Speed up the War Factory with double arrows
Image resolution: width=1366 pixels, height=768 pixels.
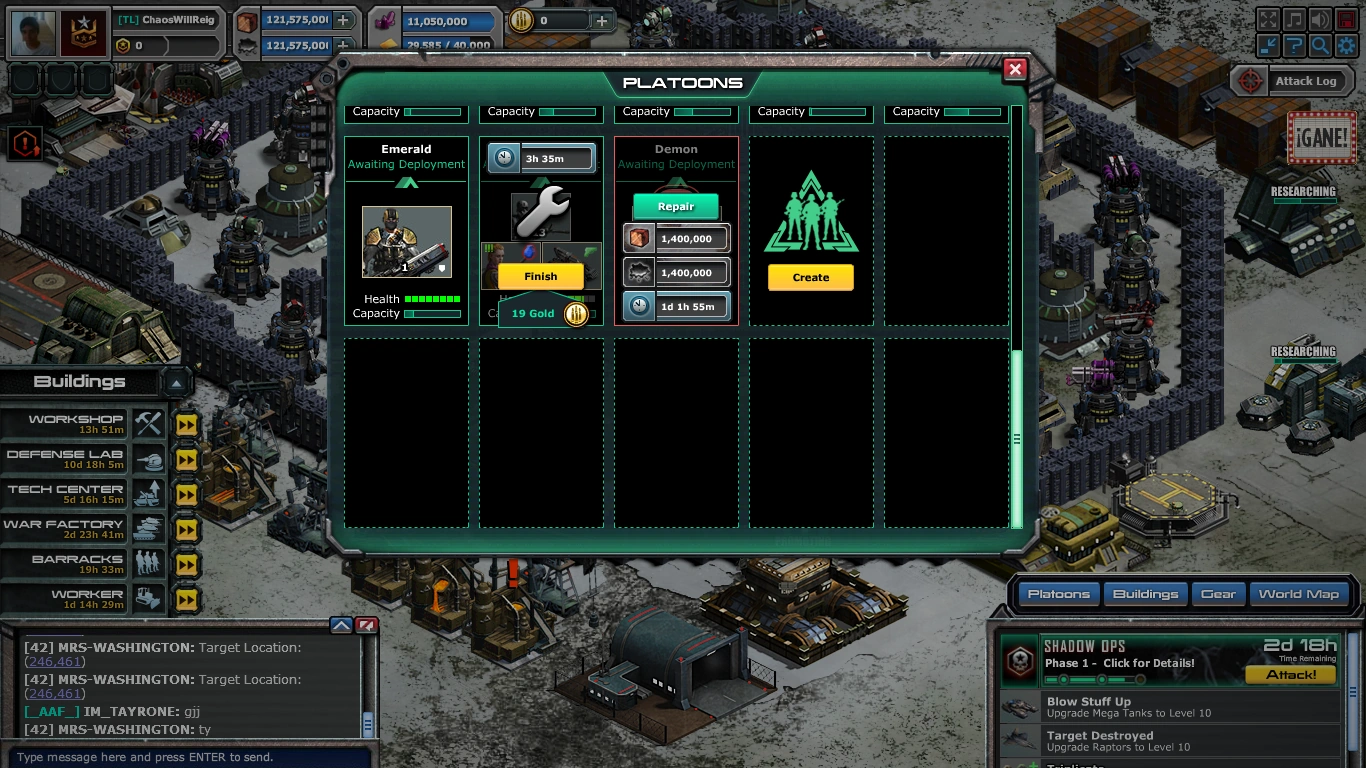(x=186, y=529)
